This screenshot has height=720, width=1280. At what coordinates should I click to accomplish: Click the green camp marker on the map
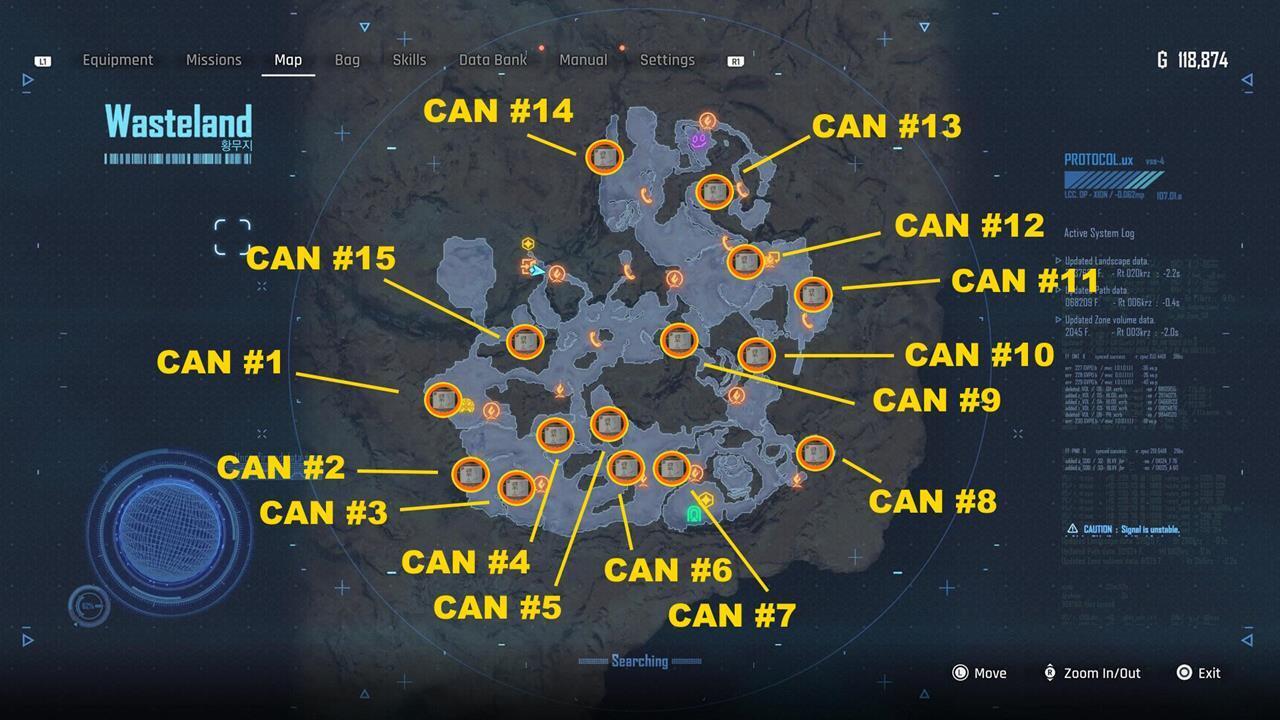(x=694, y=514)
